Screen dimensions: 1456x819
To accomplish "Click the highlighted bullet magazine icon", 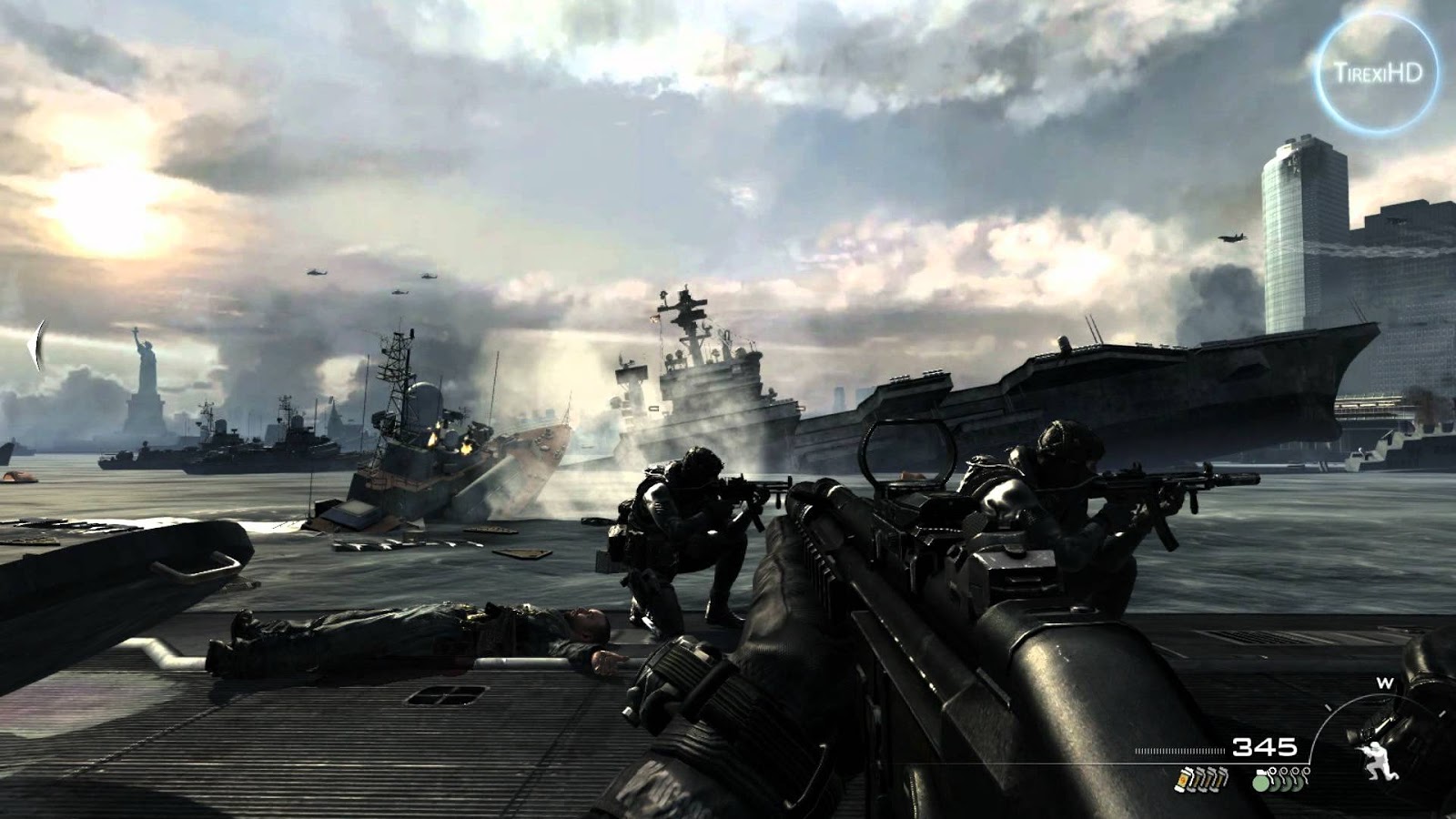I will (1183, 782).
